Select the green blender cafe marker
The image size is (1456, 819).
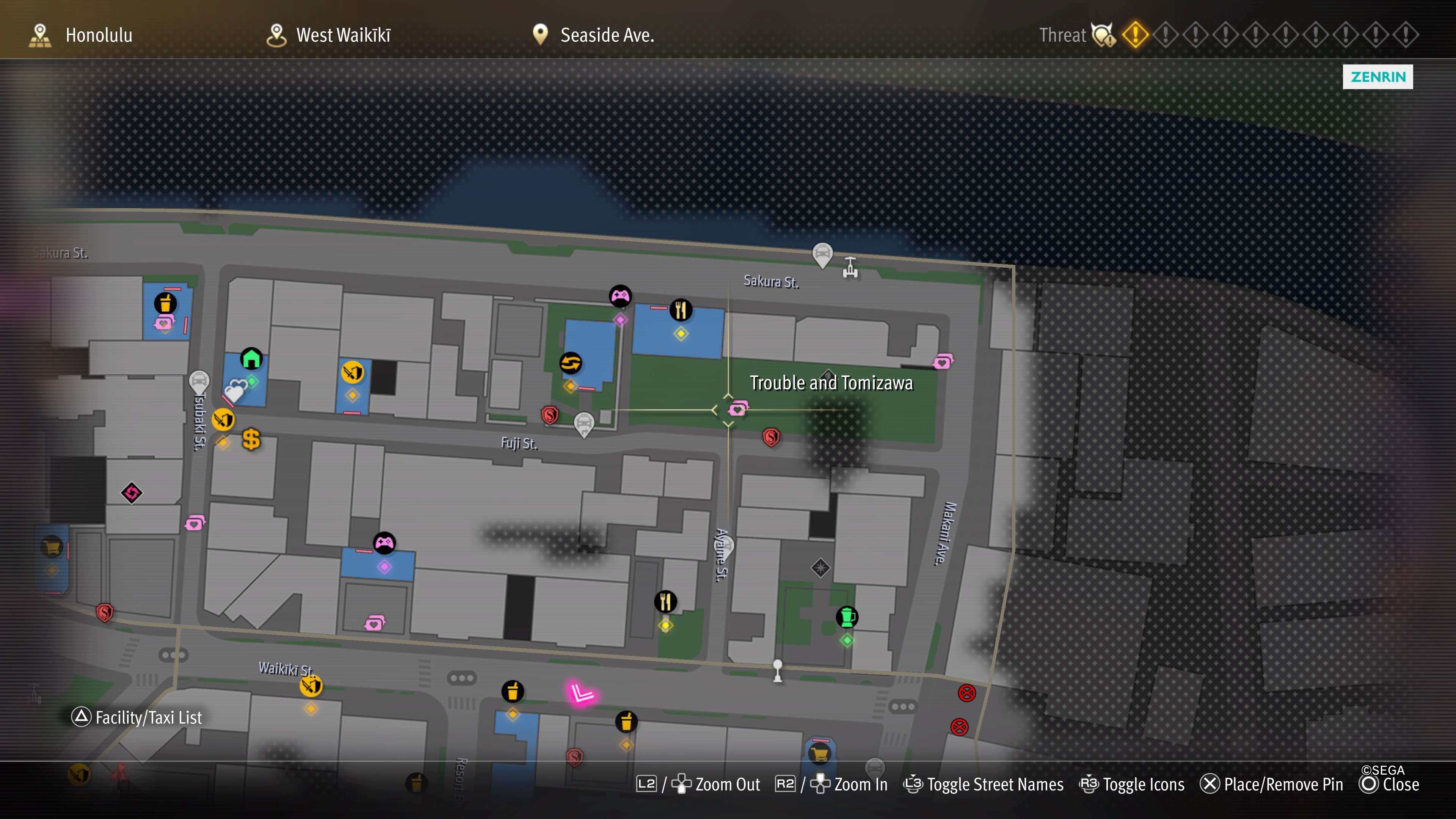(x=847, y=617)
